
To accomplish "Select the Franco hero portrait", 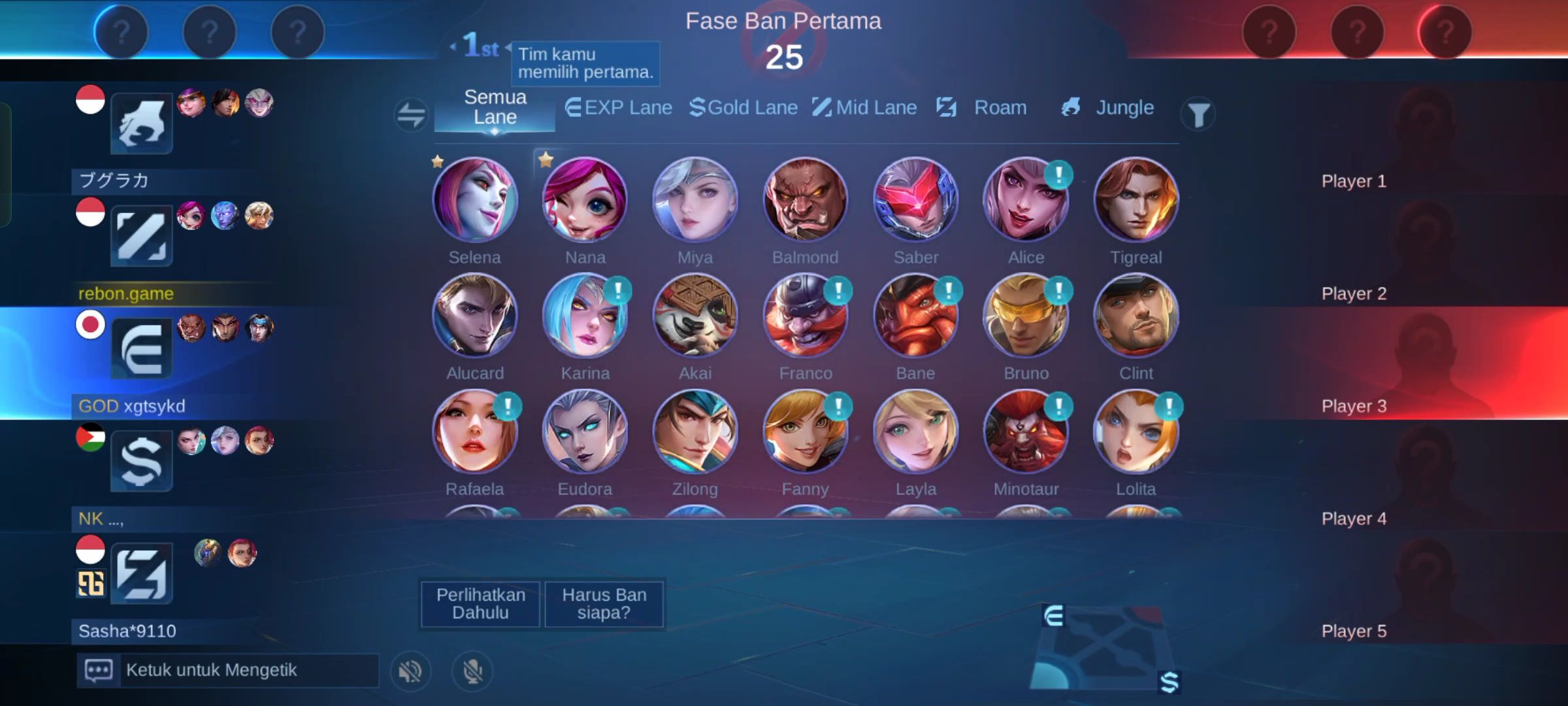I will pyautogui.click(x=805, y=316).
